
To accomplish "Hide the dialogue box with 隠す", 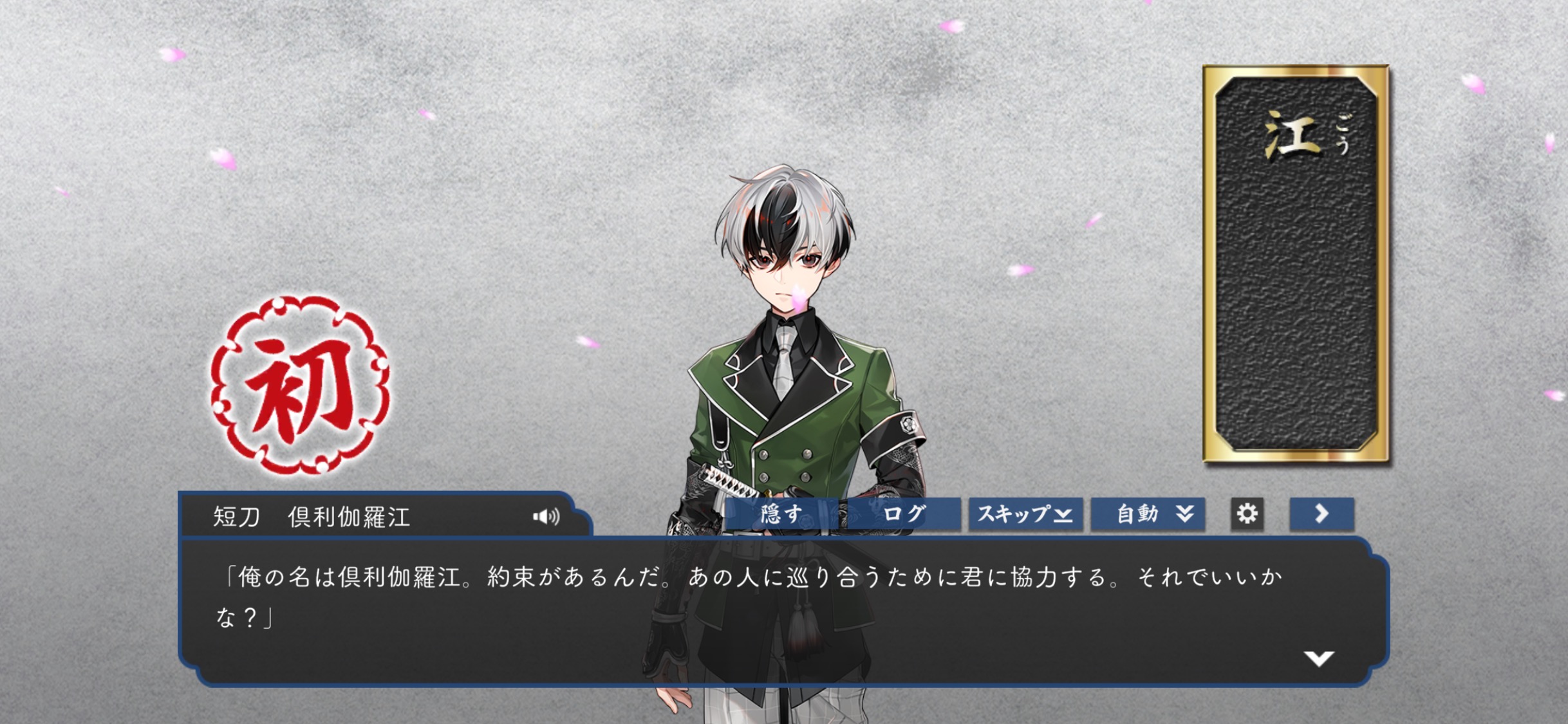I will [781, 514].
